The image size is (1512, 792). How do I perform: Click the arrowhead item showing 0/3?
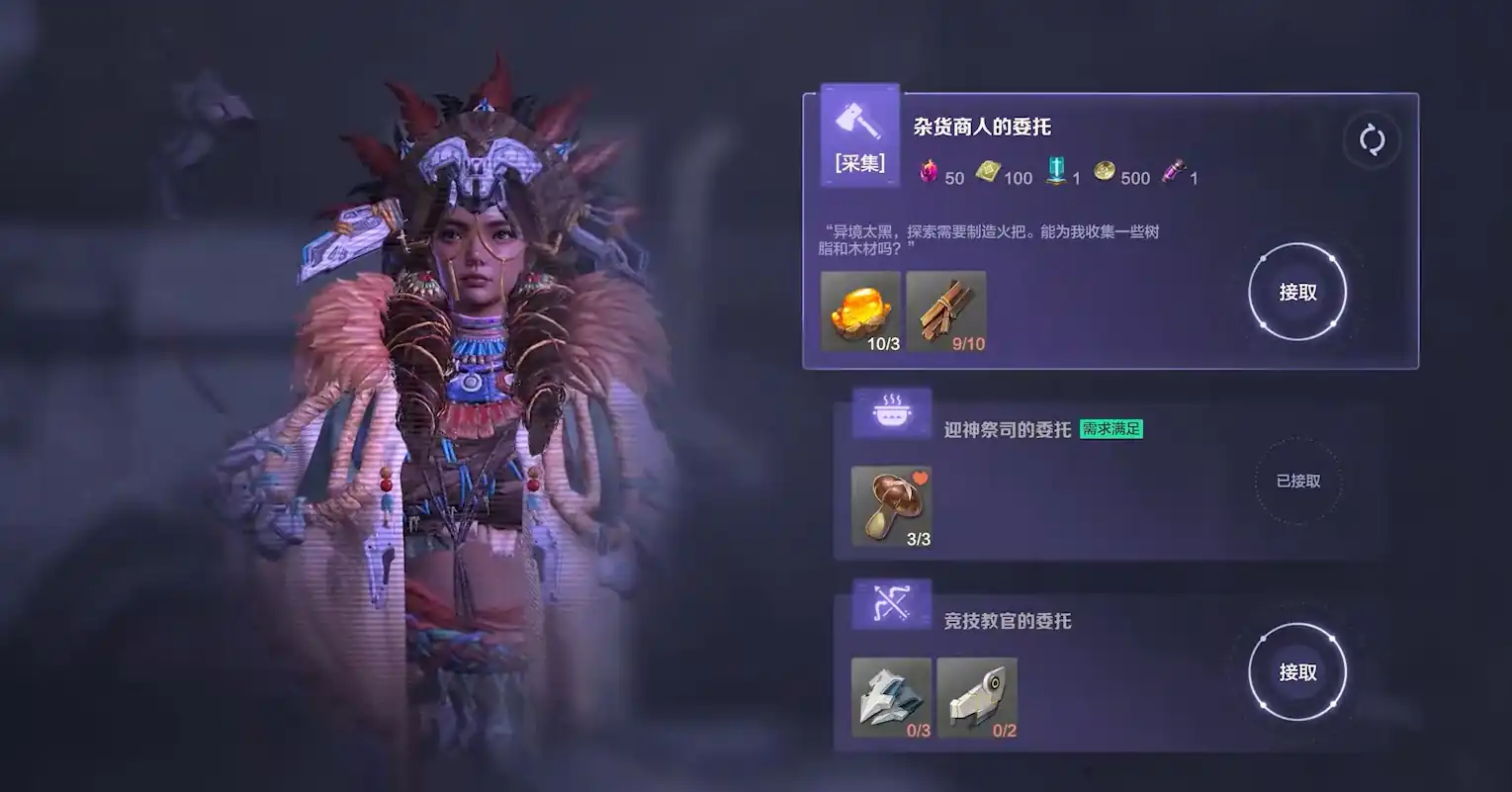pyautogui.click(x=890, y=695)
